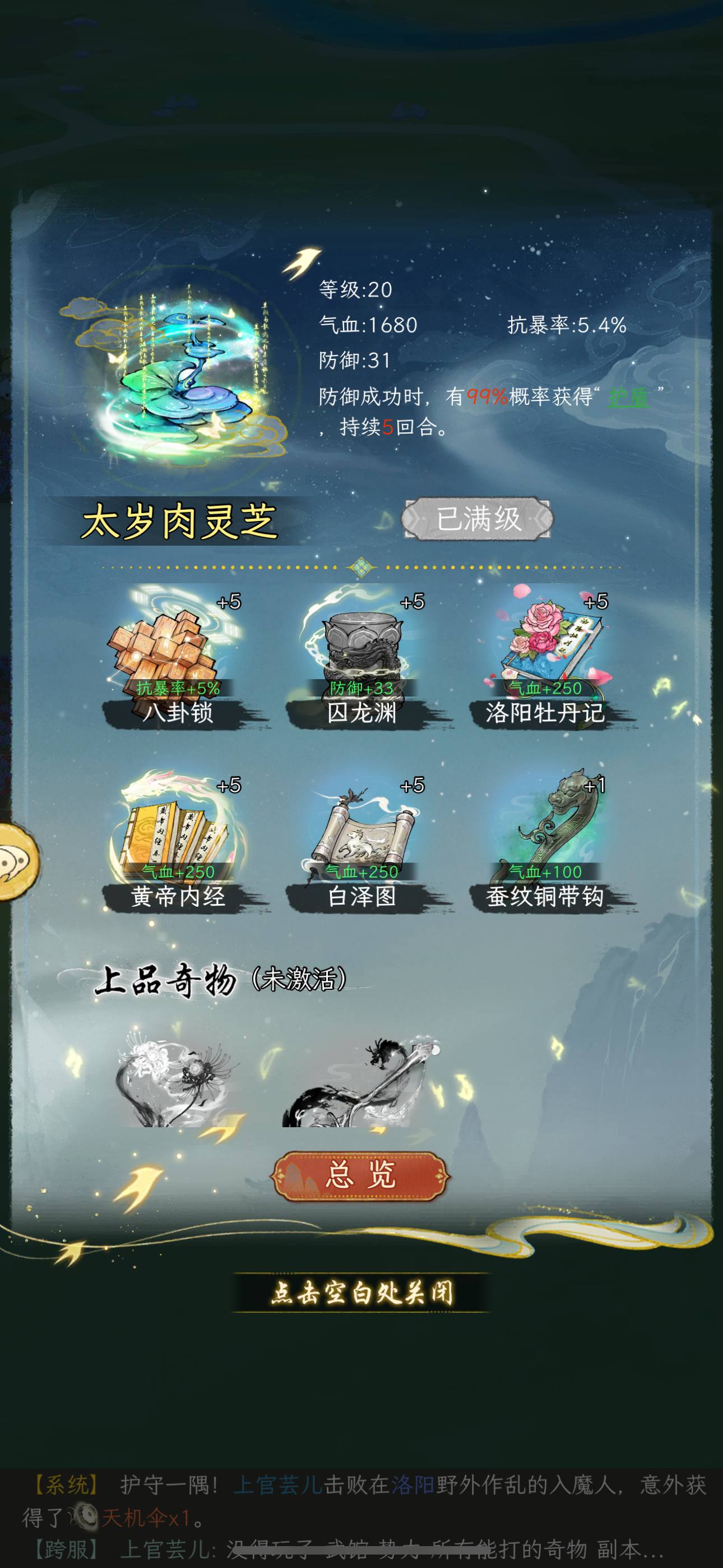Toggle the 已满级 level badge

tap(480, 518)
